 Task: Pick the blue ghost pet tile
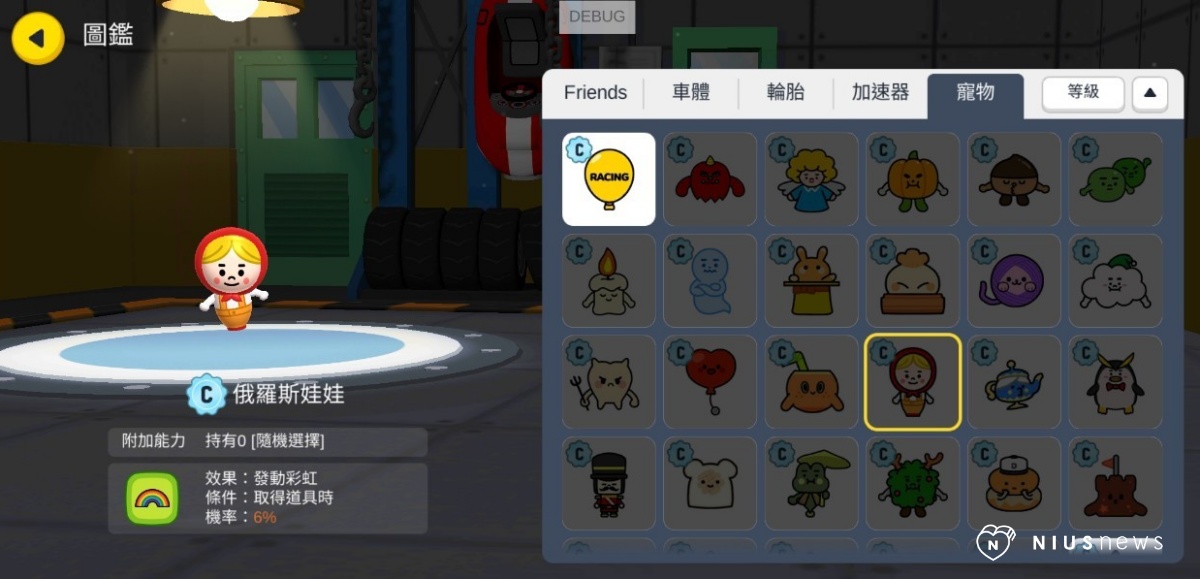coord(710,282)
